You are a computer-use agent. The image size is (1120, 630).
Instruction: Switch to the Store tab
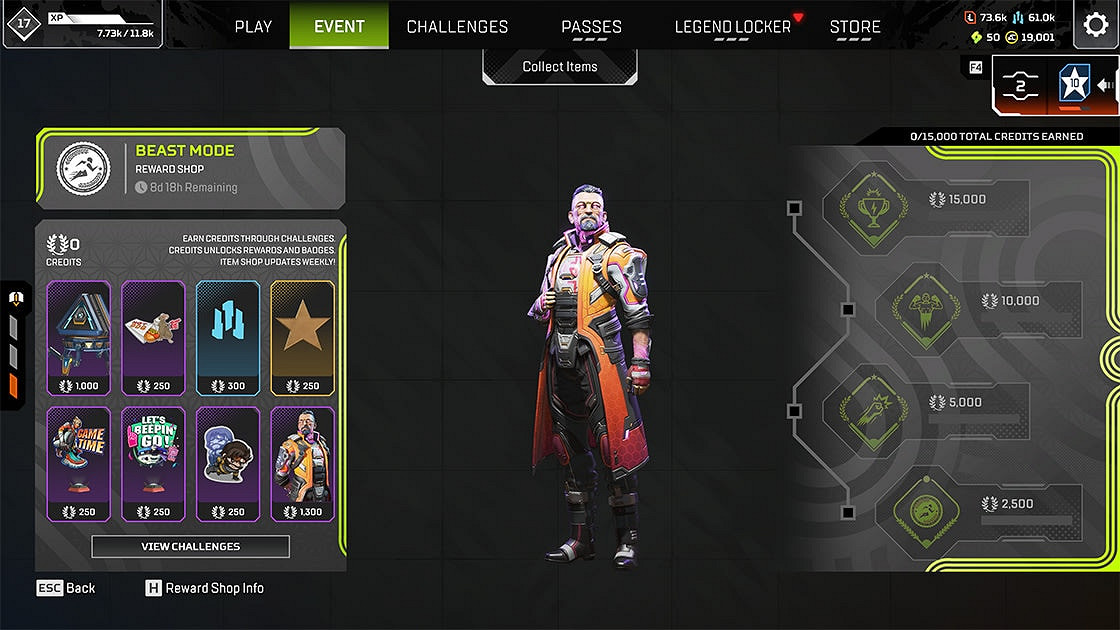click(x=855, y=27)
